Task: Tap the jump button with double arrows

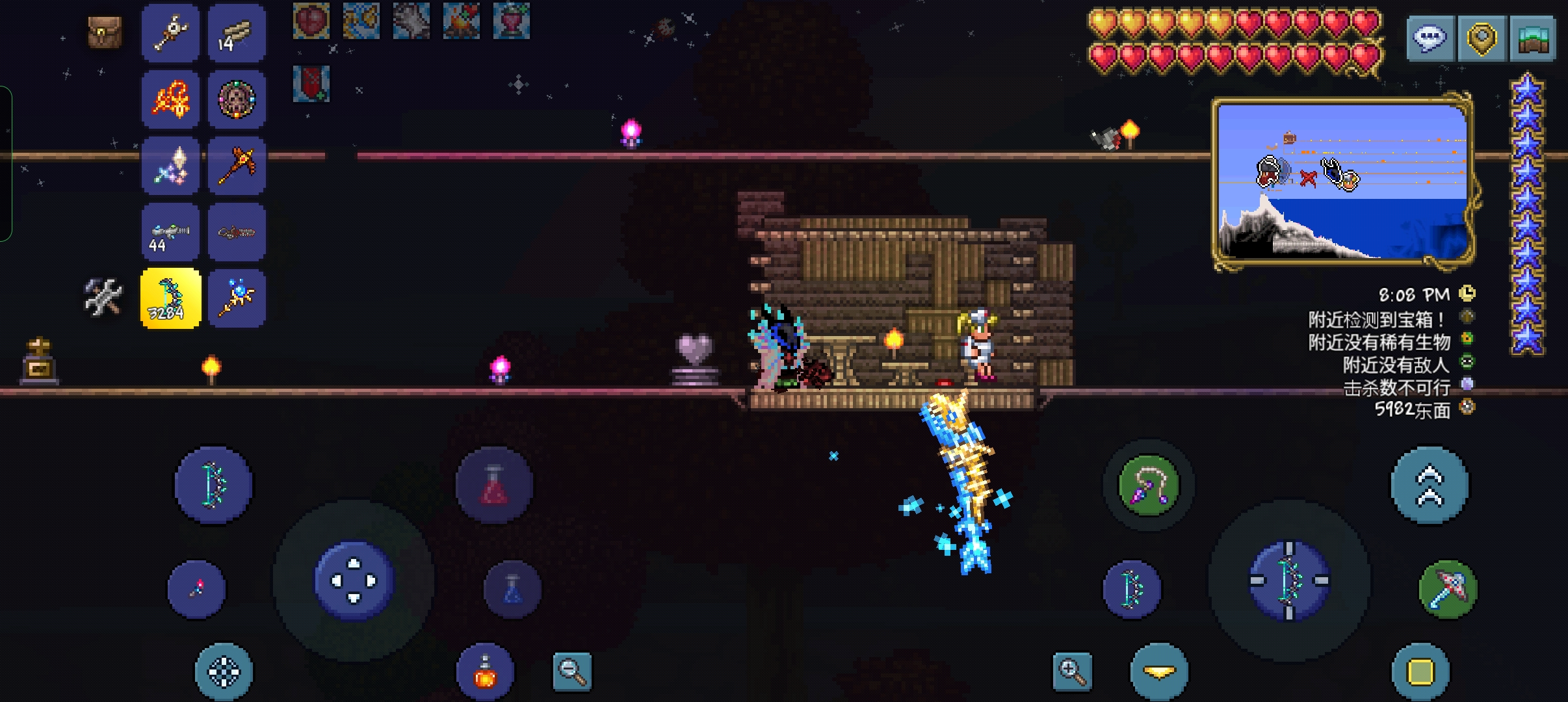Action: (x=1429, y=486)
